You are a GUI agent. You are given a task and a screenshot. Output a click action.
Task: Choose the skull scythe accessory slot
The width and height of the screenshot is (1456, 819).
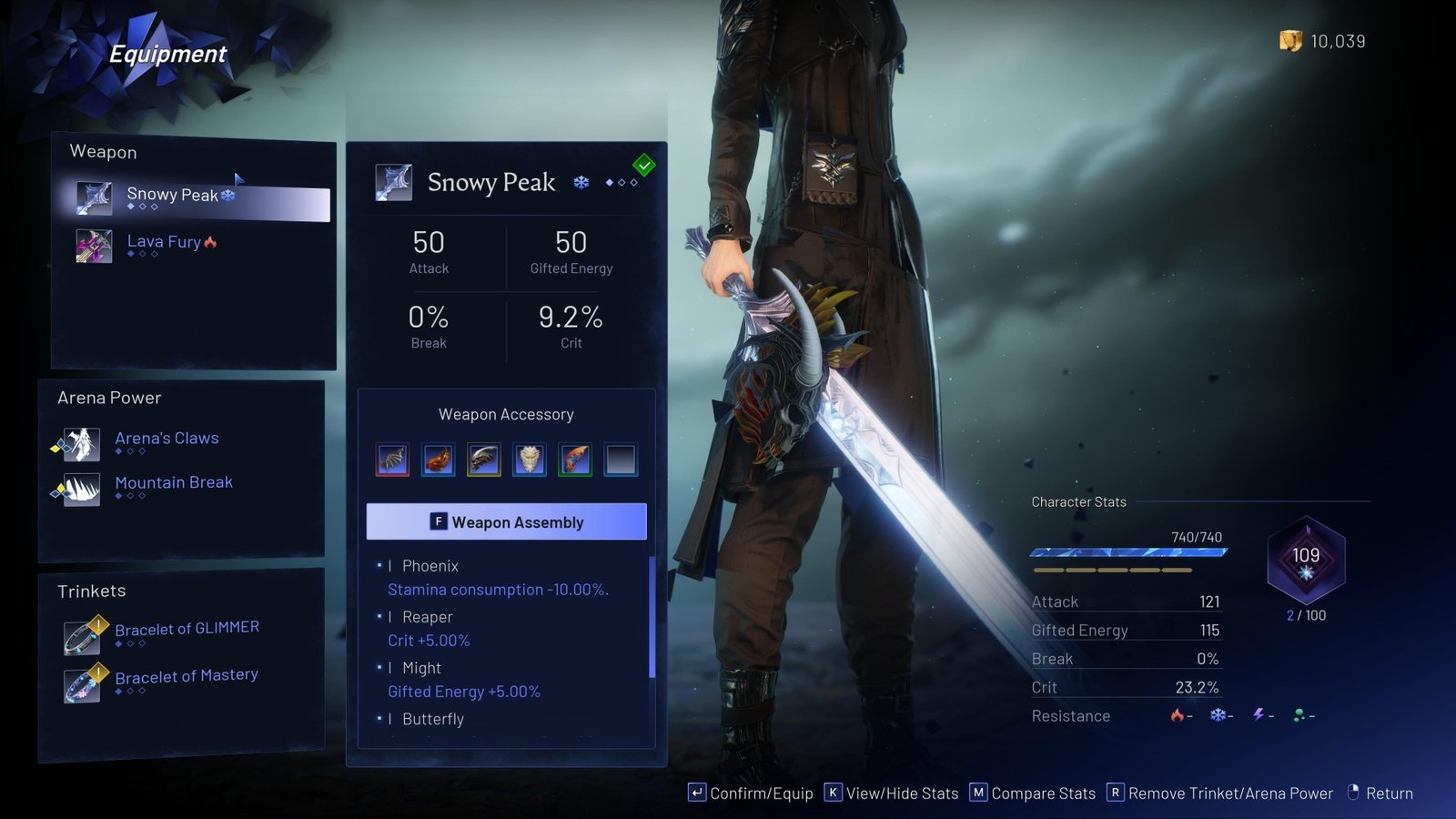pyautogui.click(x=484, y=460)
